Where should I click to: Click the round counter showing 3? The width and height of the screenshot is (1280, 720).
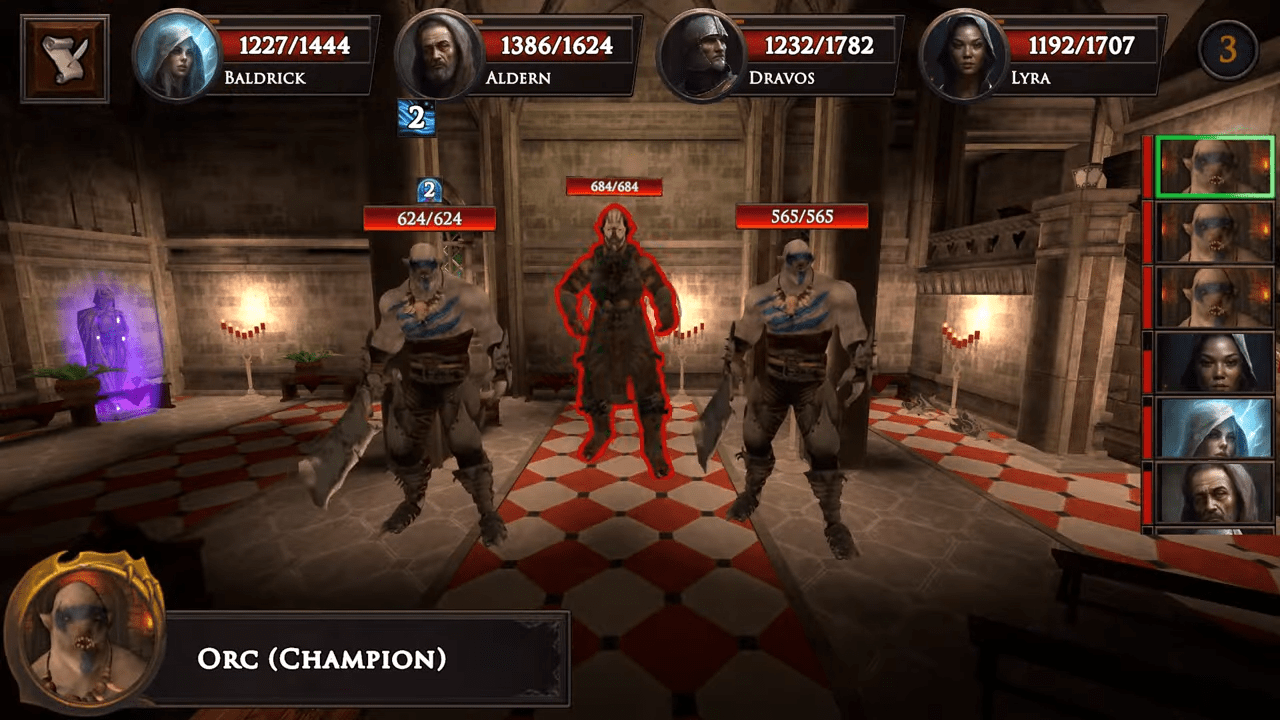click(1227, 49)
